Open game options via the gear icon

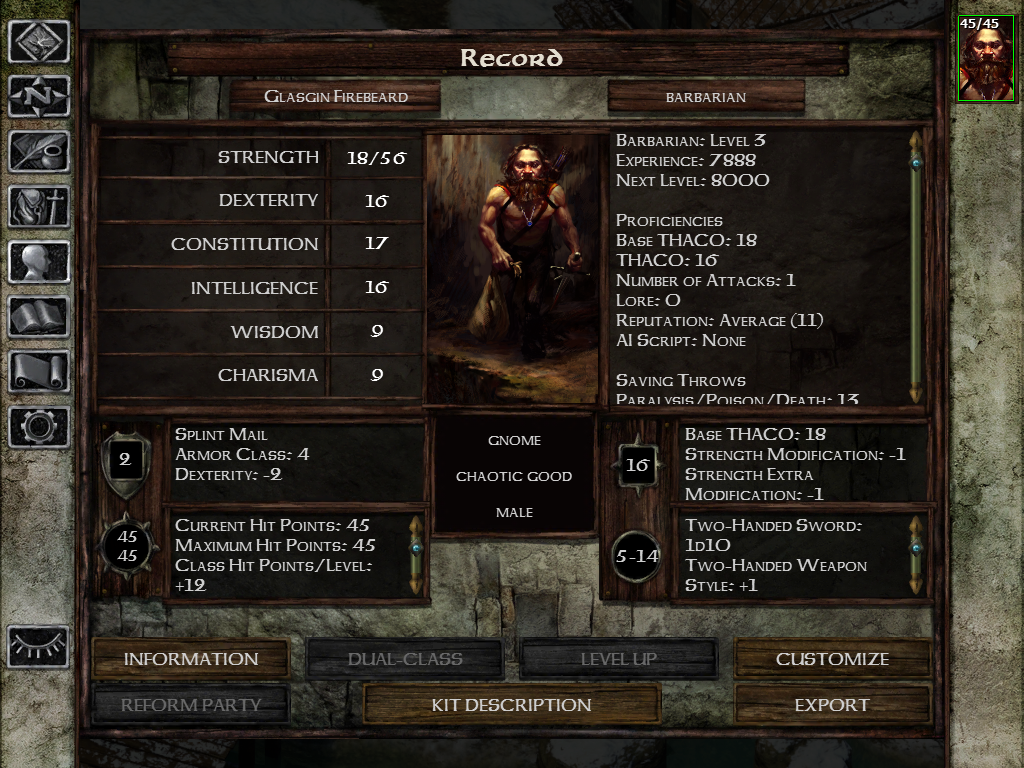39,427
